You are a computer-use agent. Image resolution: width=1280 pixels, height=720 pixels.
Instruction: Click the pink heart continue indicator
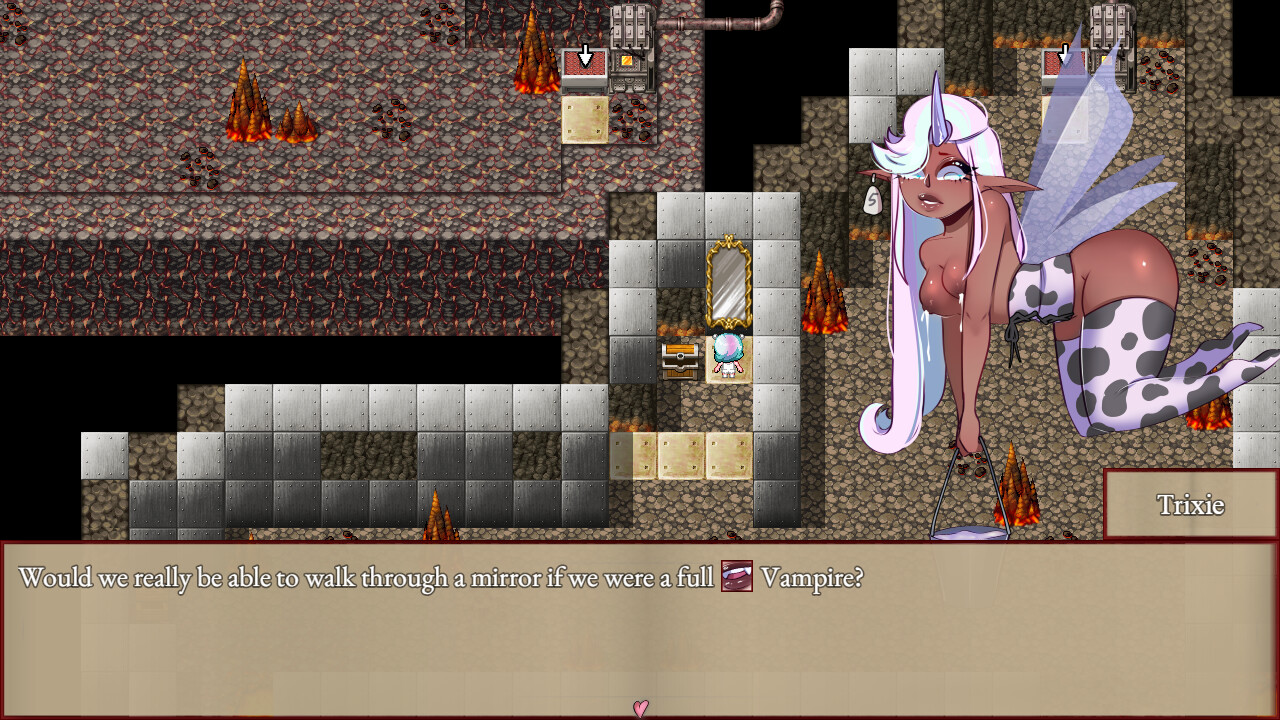tap(639, 708)
